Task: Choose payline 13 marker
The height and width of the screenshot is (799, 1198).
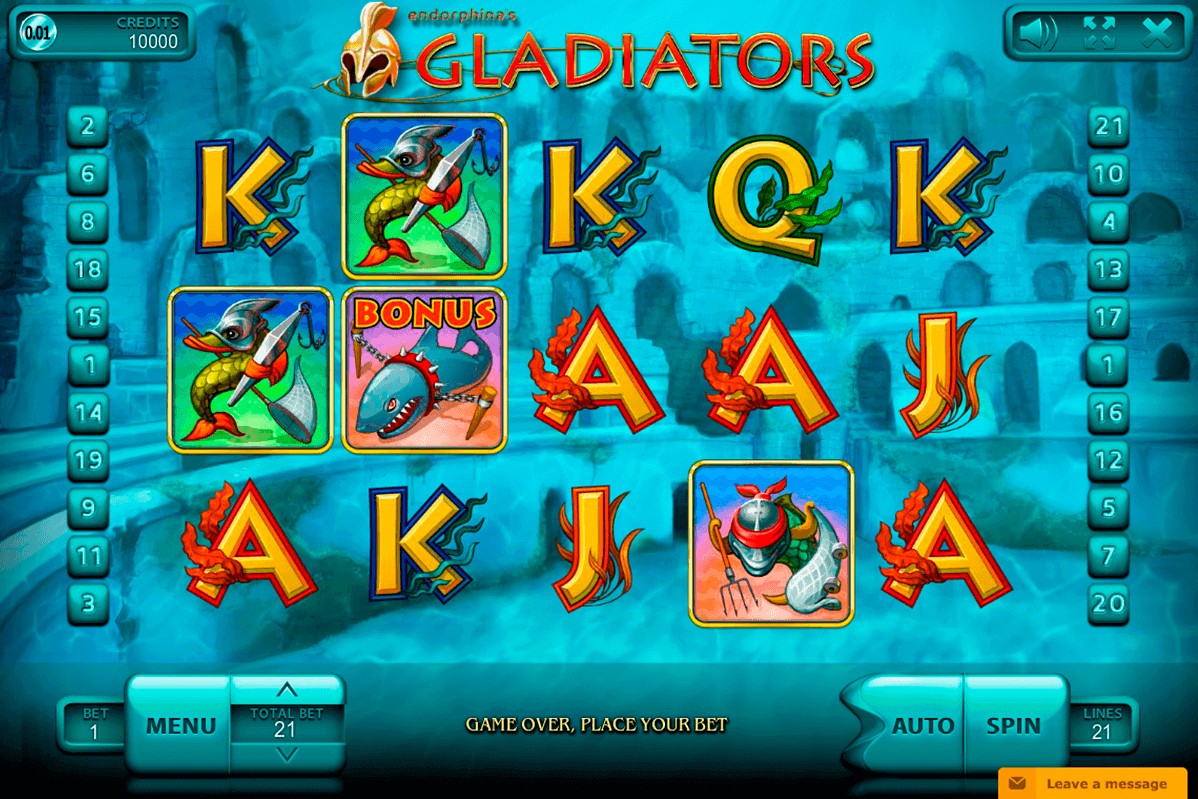Action: pos(1108,270)
